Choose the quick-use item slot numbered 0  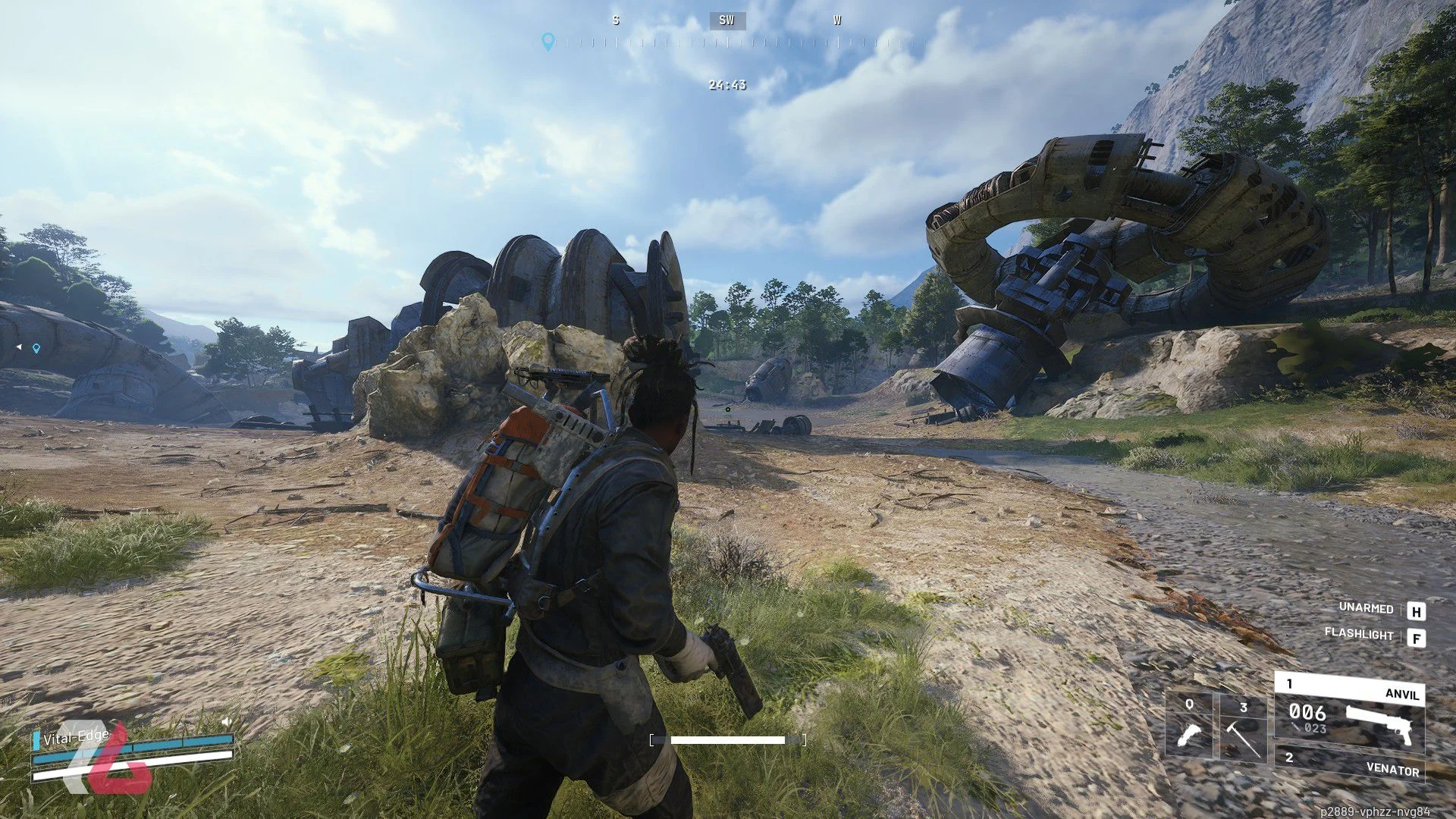coord(1188,726)
